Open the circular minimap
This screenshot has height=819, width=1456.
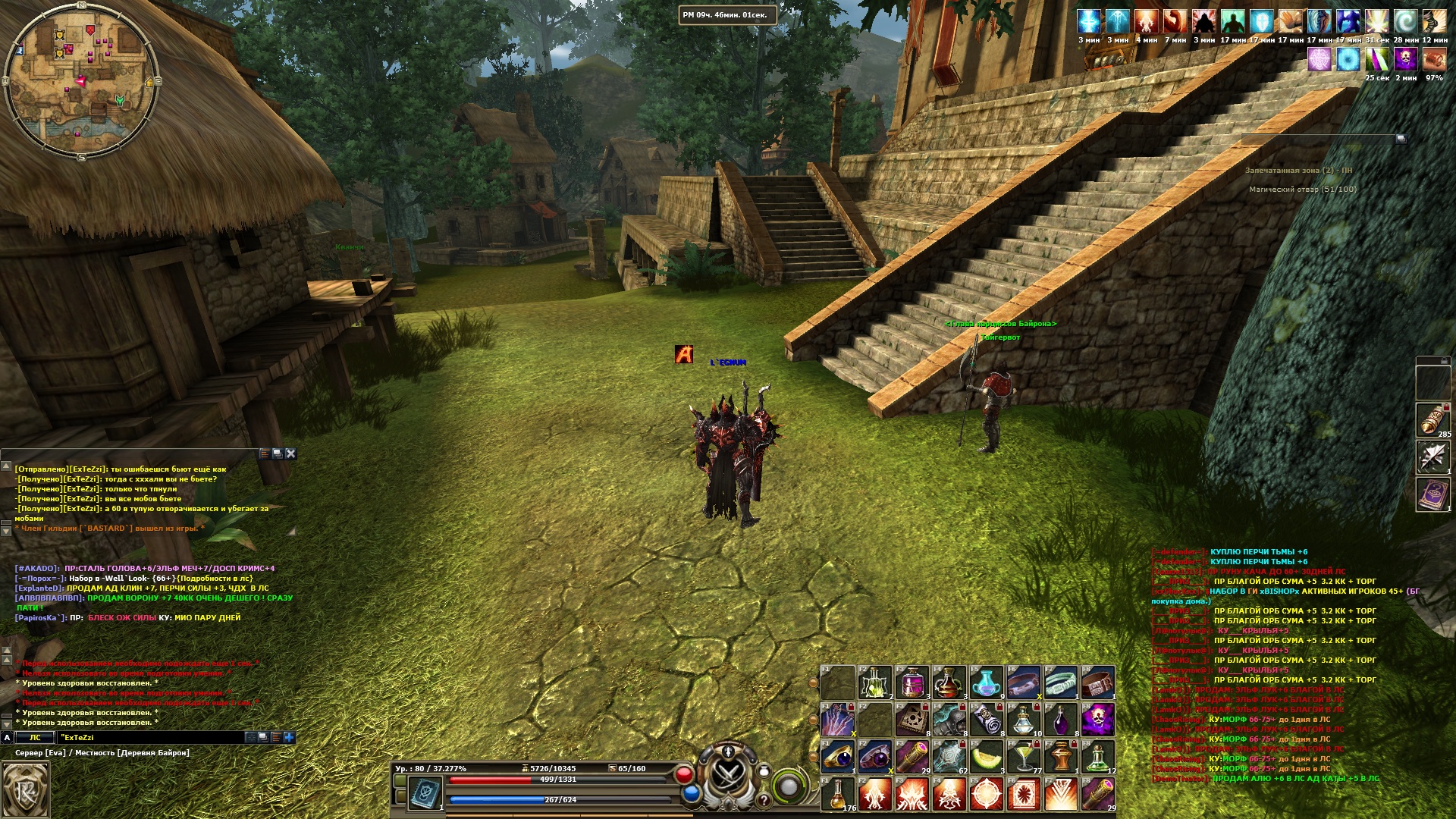pos(80,77)
